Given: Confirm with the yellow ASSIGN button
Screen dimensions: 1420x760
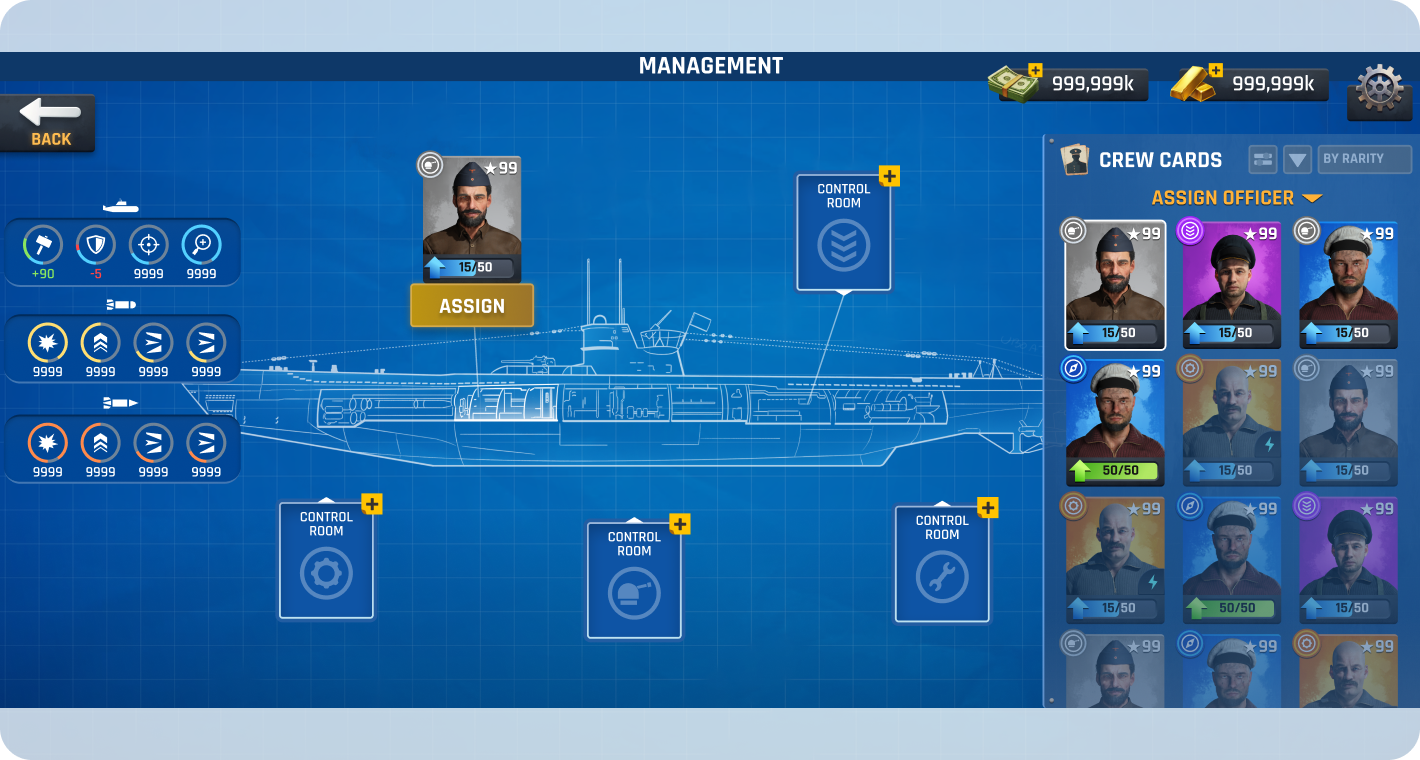Looking at the screenshot, I should (472, 306).
